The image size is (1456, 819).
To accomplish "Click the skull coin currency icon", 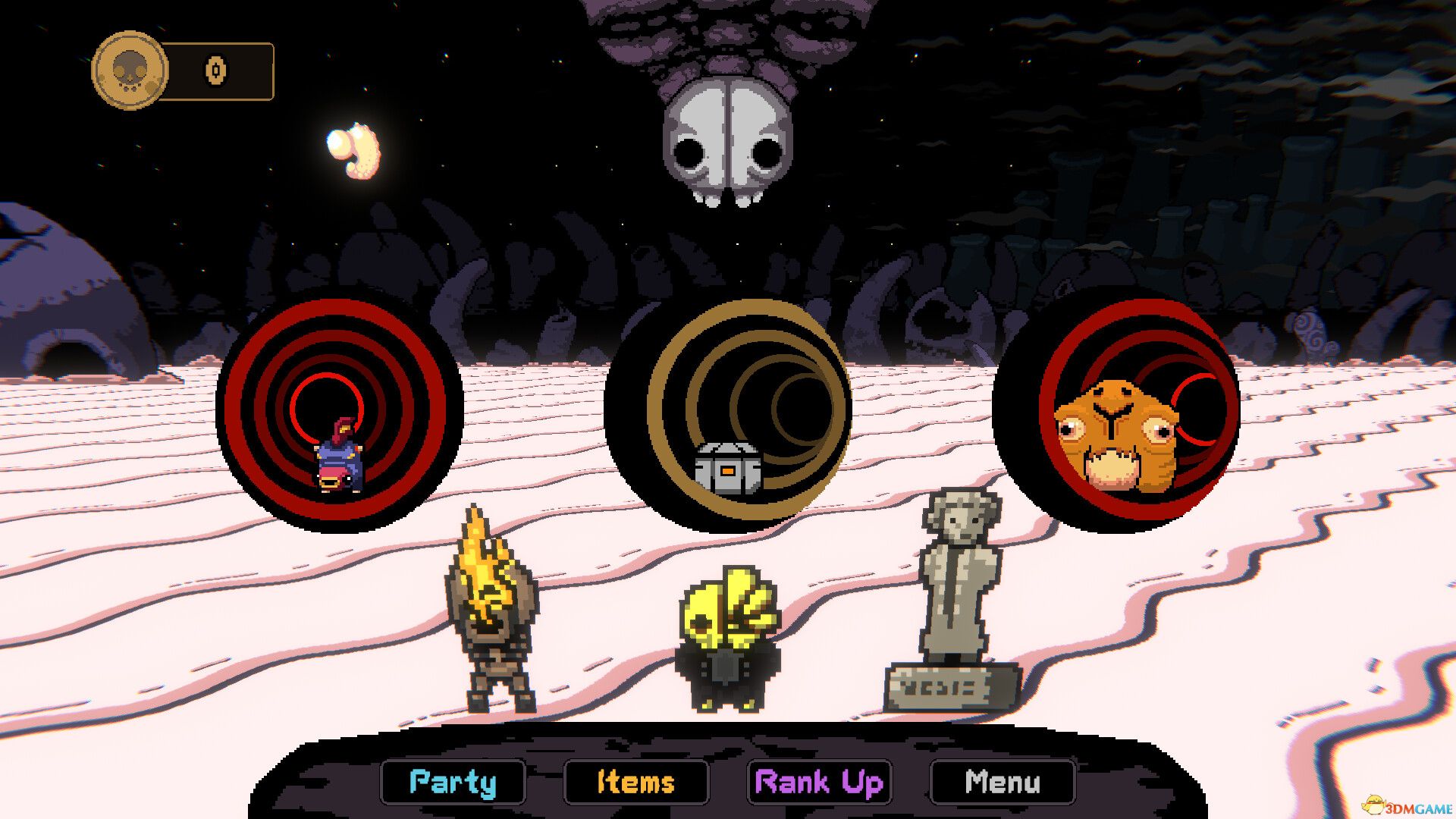I will point(130,69).
